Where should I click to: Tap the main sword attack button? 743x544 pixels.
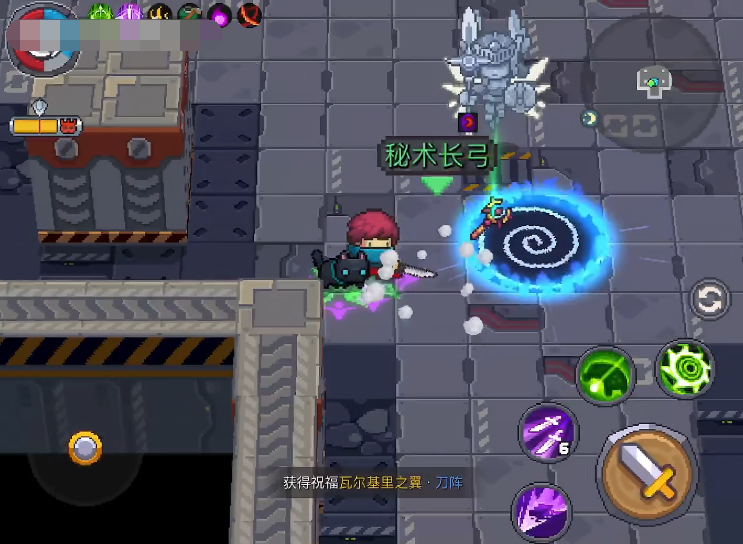(646, 469)
